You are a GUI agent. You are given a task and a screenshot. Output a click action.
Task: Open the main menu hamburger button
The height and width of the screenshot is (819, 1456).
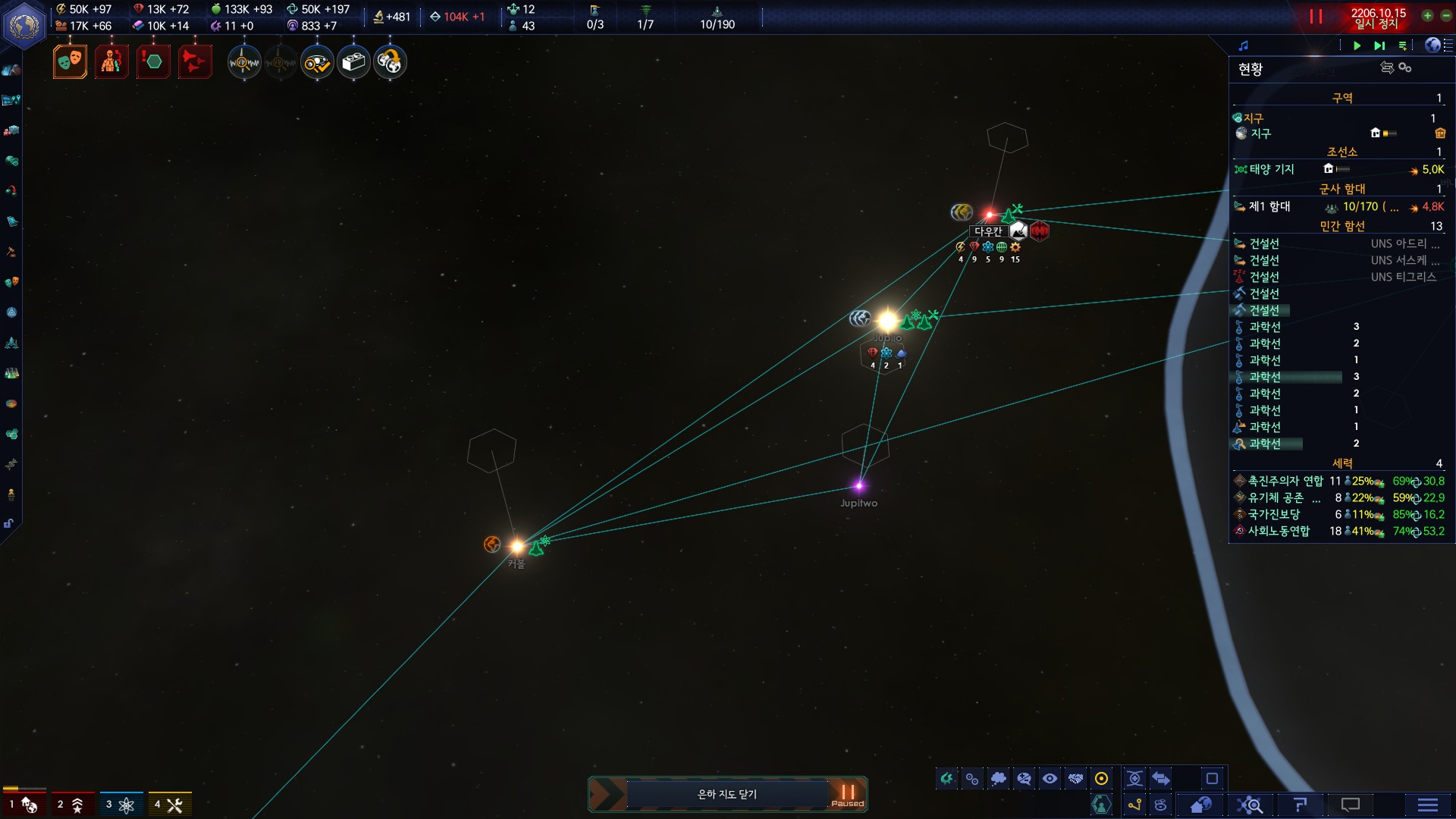[x=1427, y=805]
